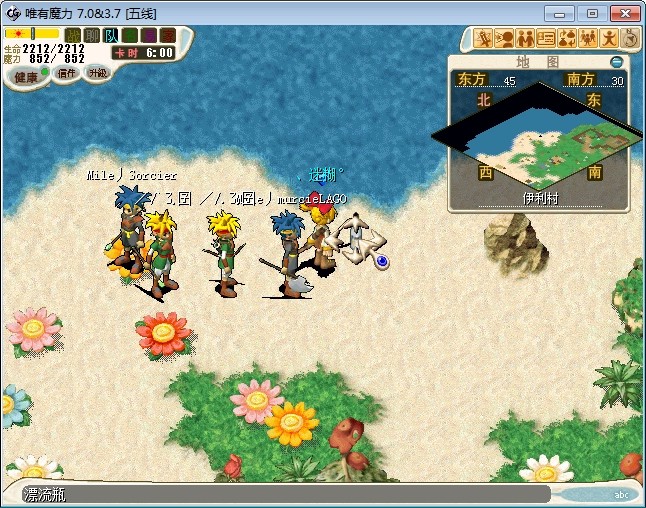The width and height of the screenshot is (646, 508).
Task: Click the talking-head chat icon
Action: pos(504,39)
